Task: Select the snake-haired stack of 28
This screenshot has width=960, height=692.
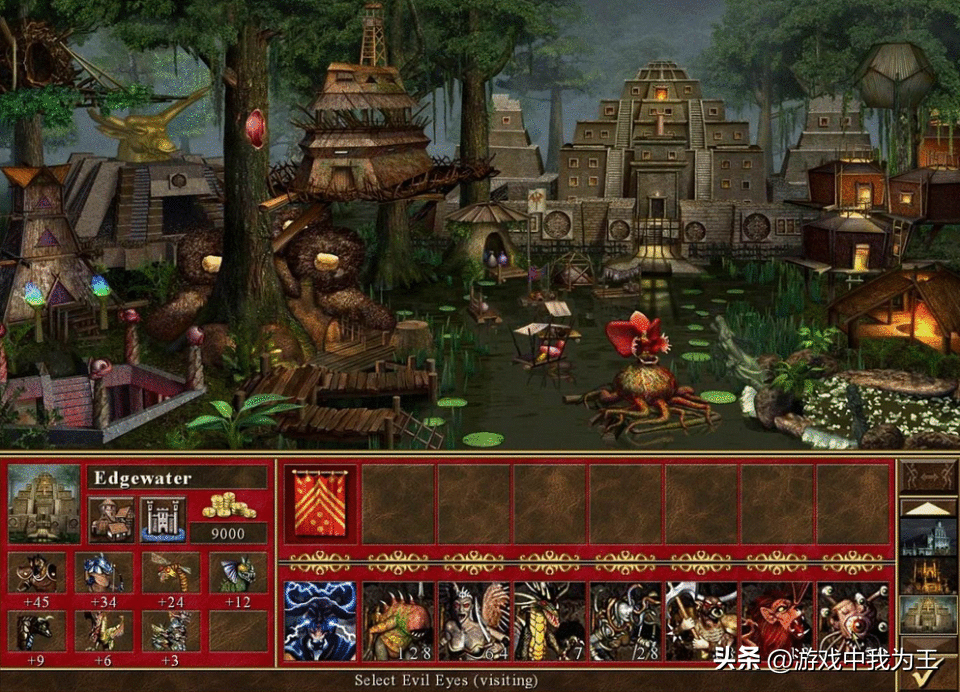Action: (x=625, y=621)
